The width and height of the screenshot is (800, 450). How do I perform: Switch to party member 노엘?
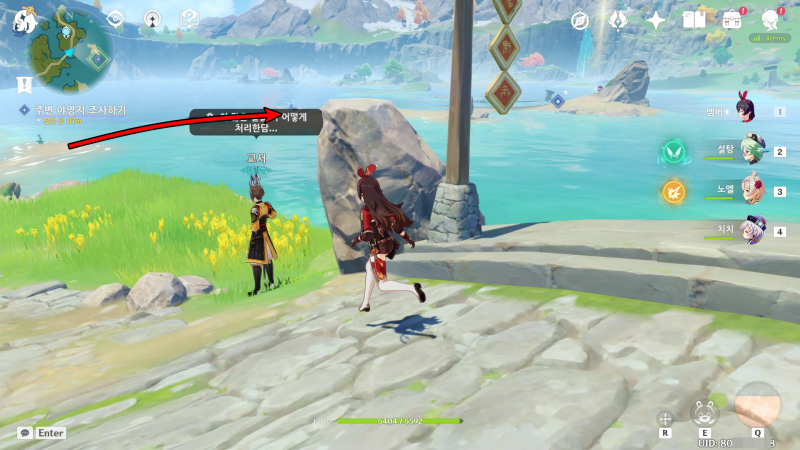coord(751,190)
